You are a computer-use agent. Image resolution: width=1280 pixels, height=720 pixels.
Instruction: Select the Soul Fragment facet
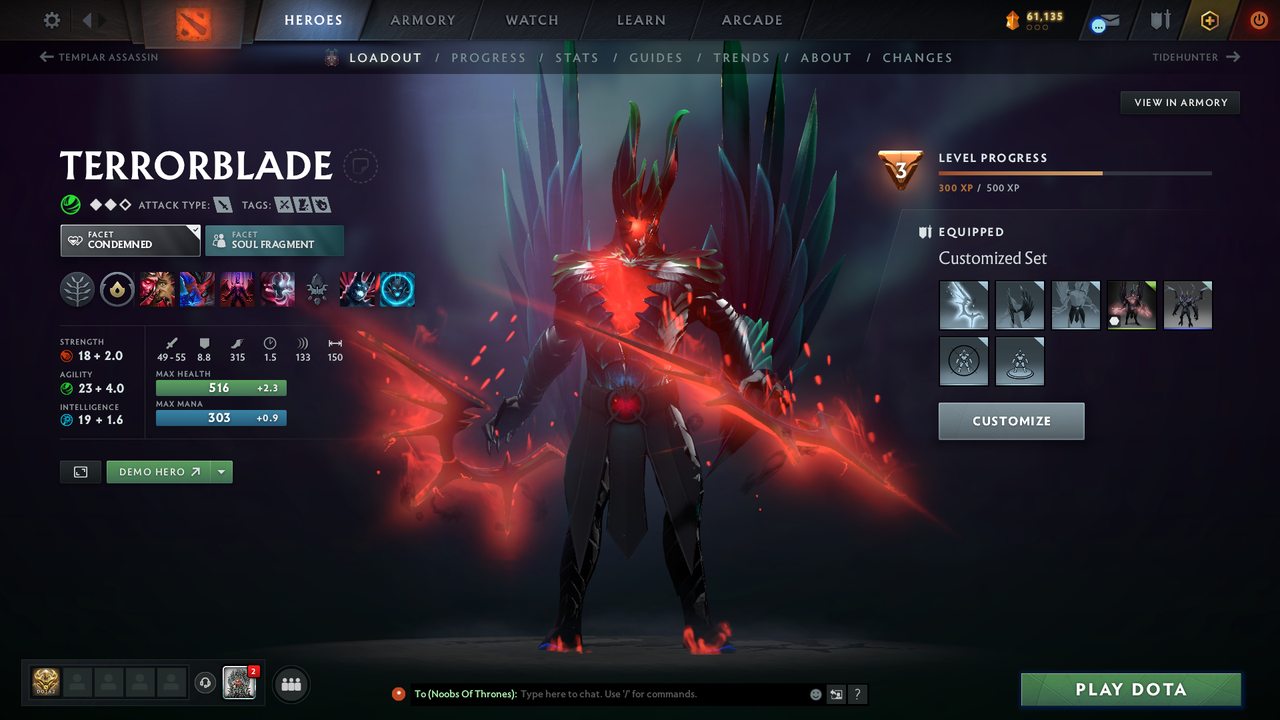[x=274, y=240]
